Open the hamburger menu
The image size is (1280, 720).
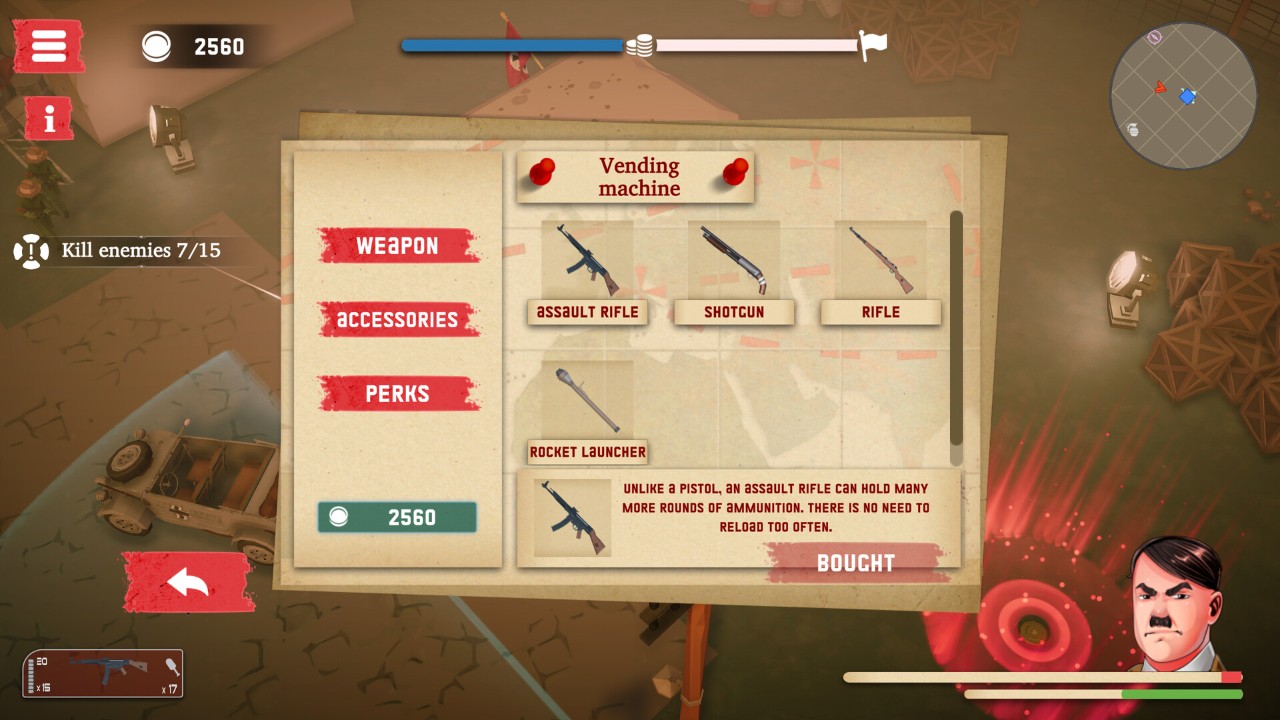[x=48, y=46]
